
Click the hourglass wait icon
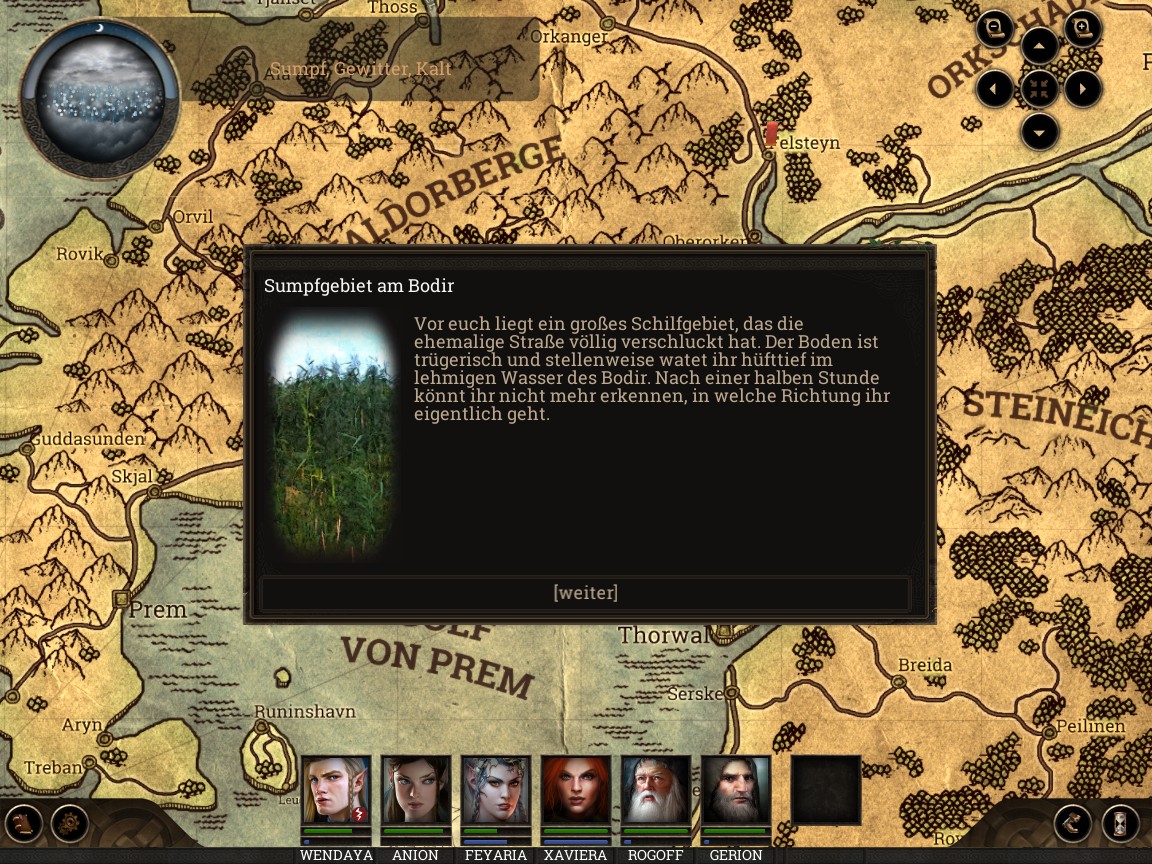[1121, 824]
